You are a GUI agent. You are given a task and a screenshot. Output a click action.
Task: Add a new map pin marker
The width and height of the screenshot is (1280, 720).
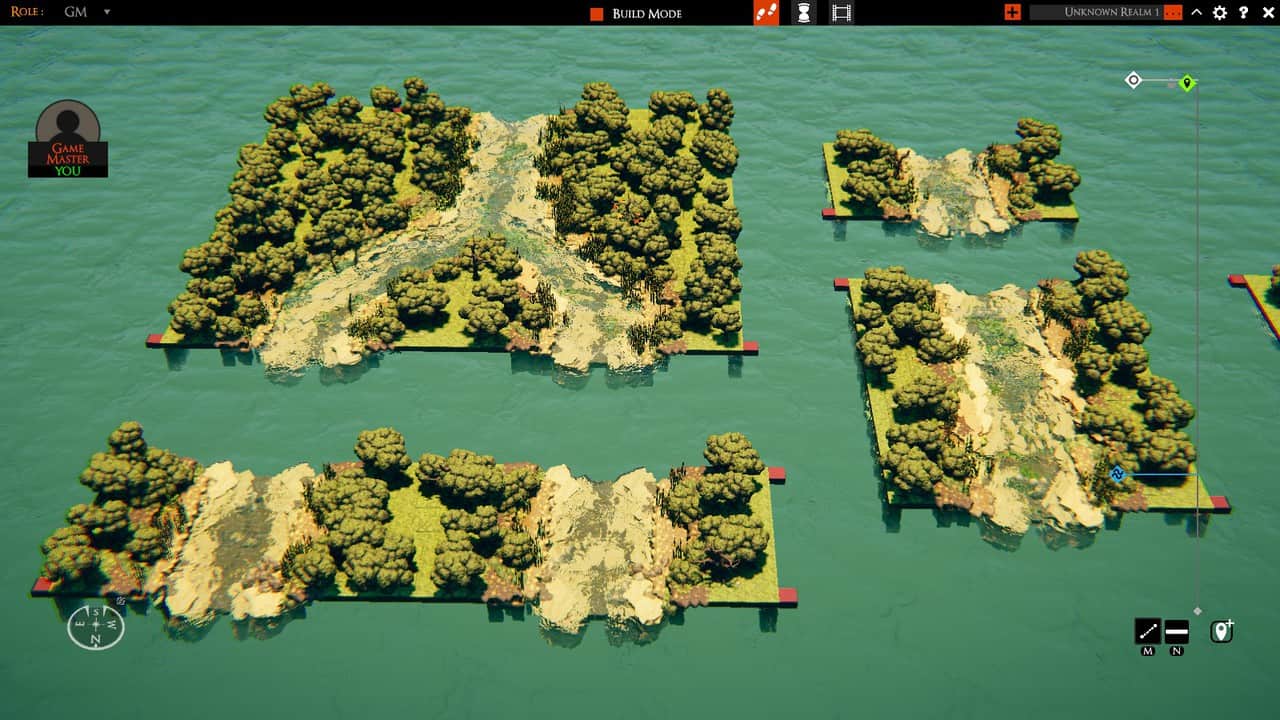[x=1221, y=631]
